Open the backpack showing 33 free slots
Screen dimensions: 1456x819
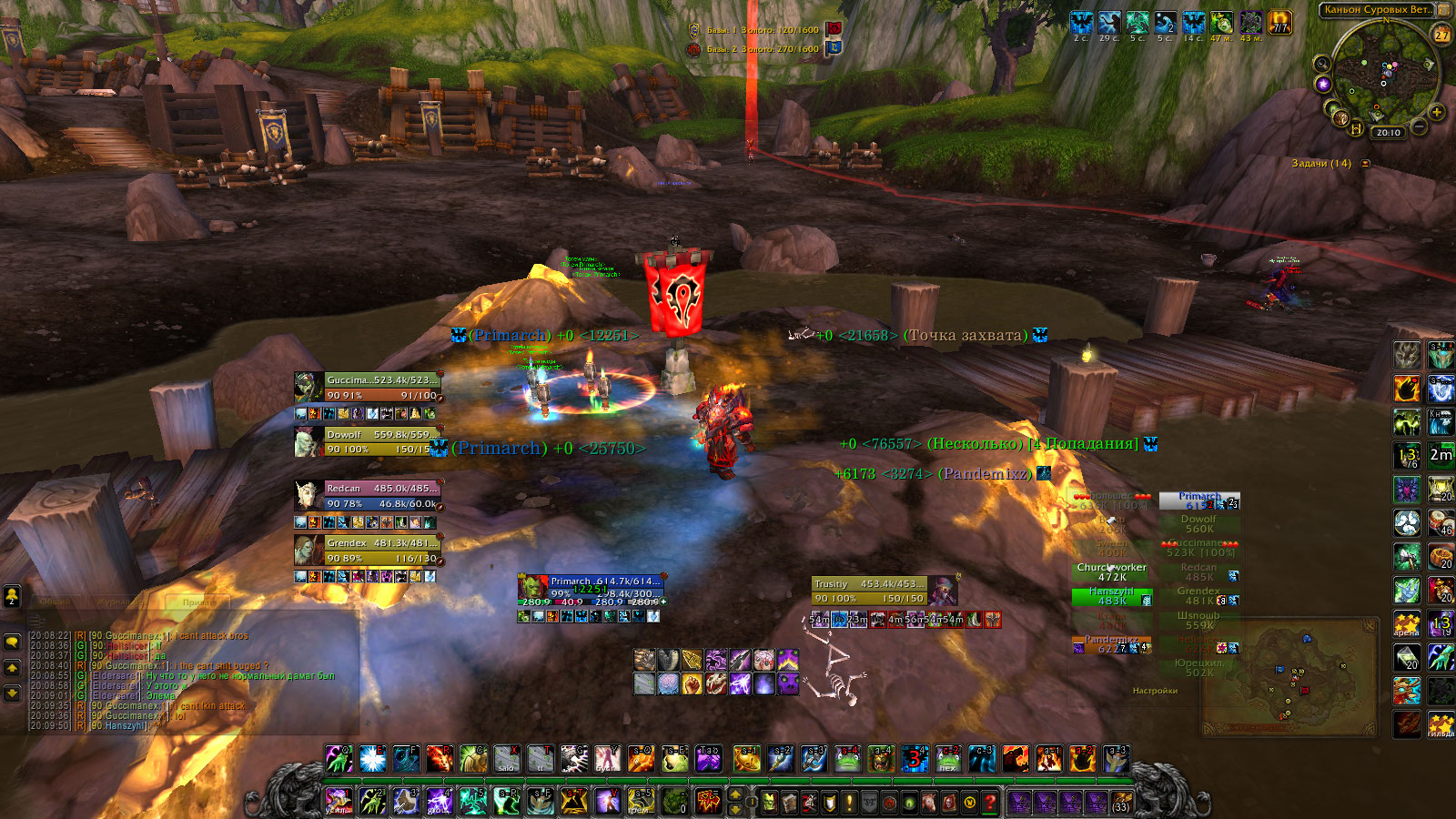(1121, 803)
